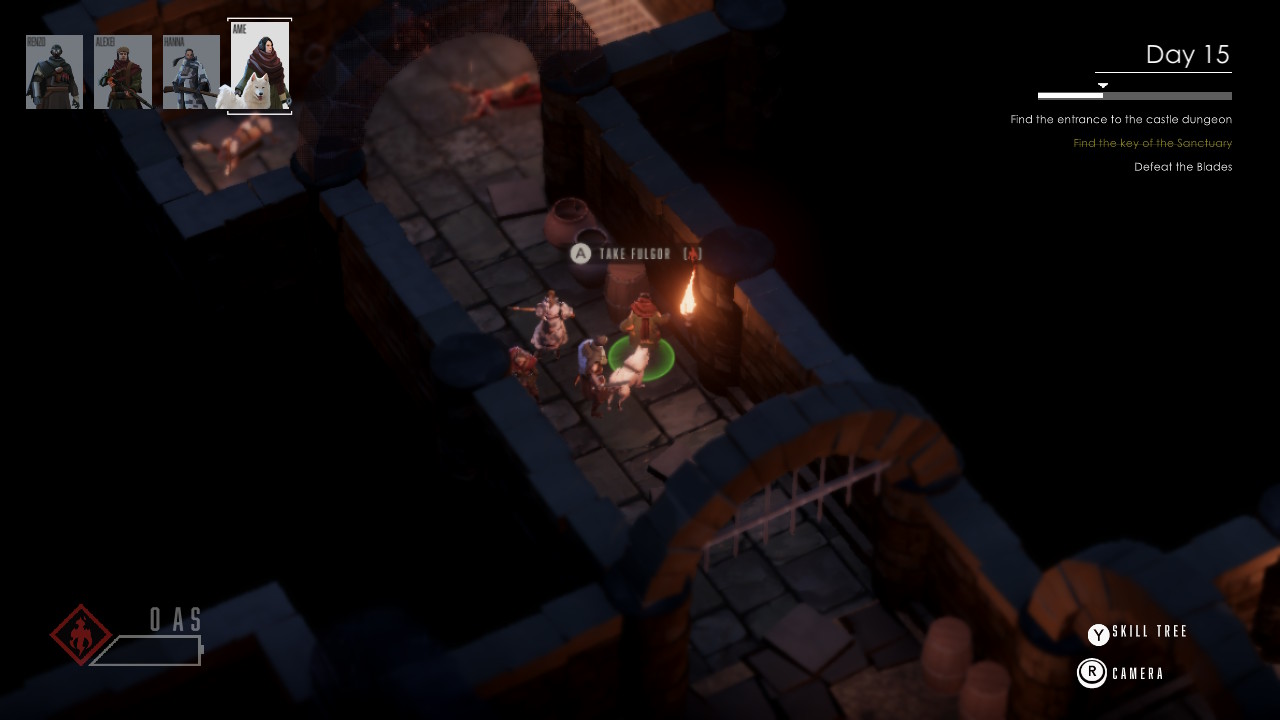Click the Alexei rifle icon portrait
This screenshot has width=1280, height=720.
[x=122, y=70]
